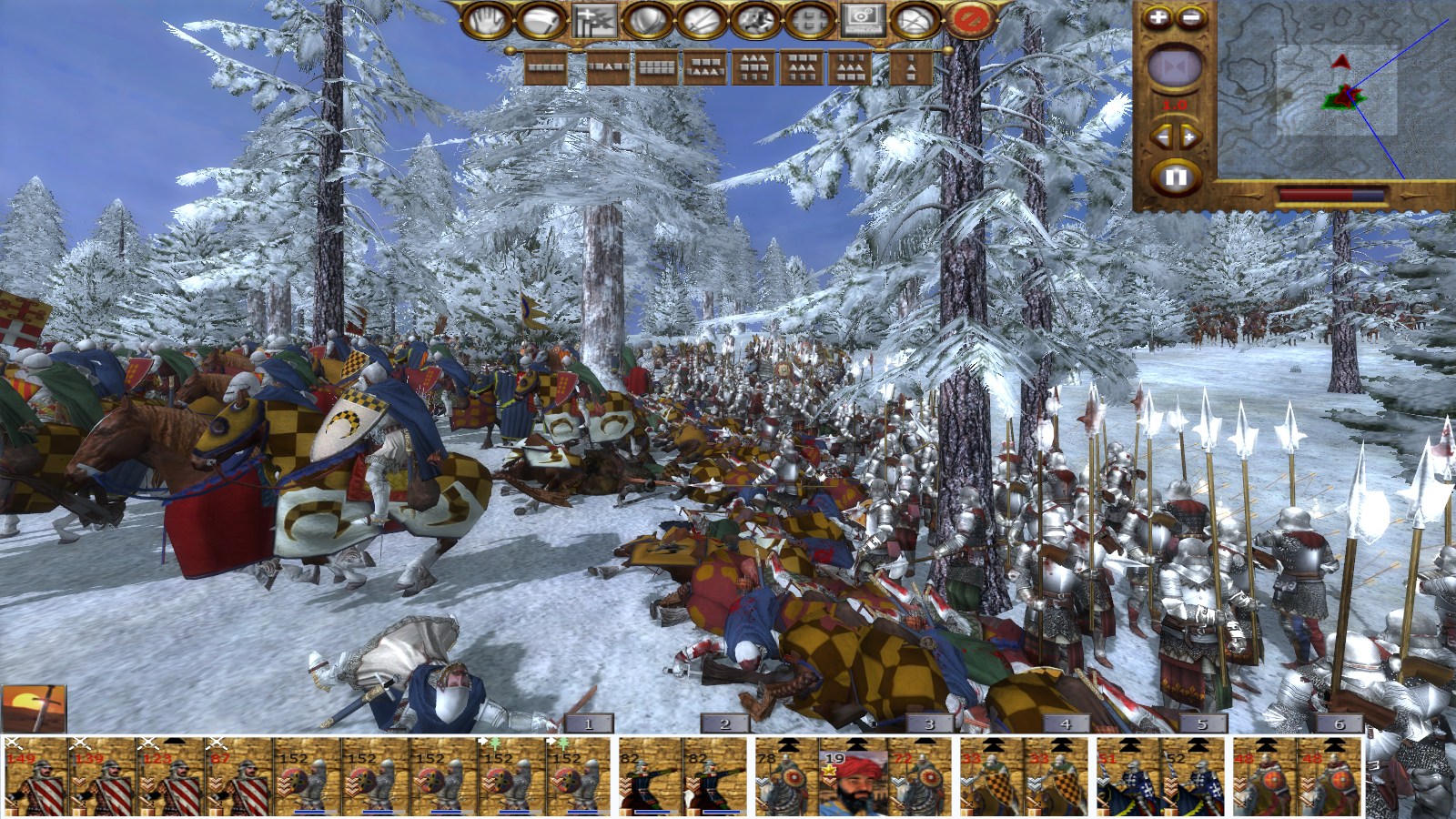Click the group units flags button

click(x=593, y=20)
